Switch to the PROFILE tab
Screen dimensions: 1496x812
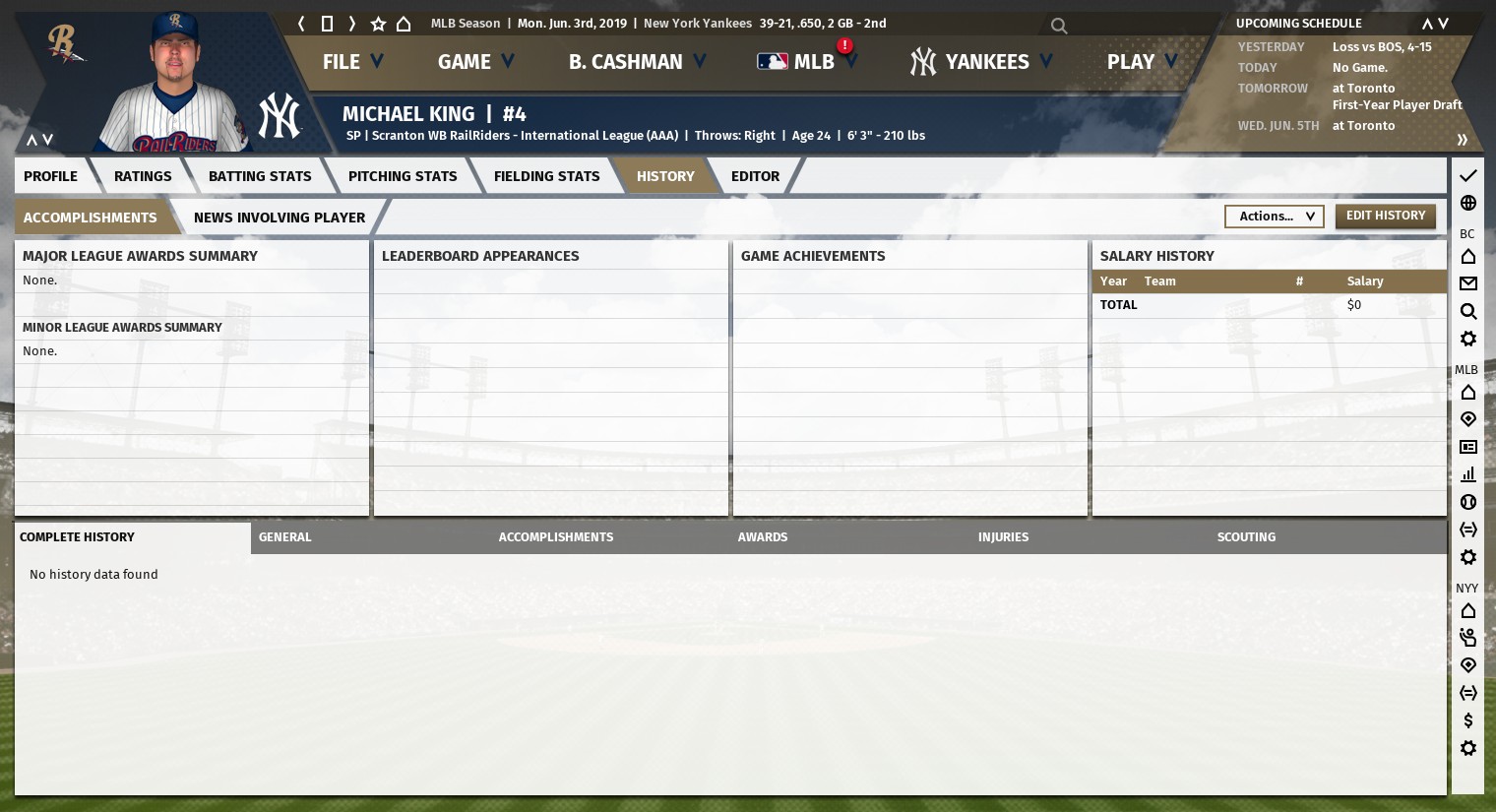tap(51, 176)
